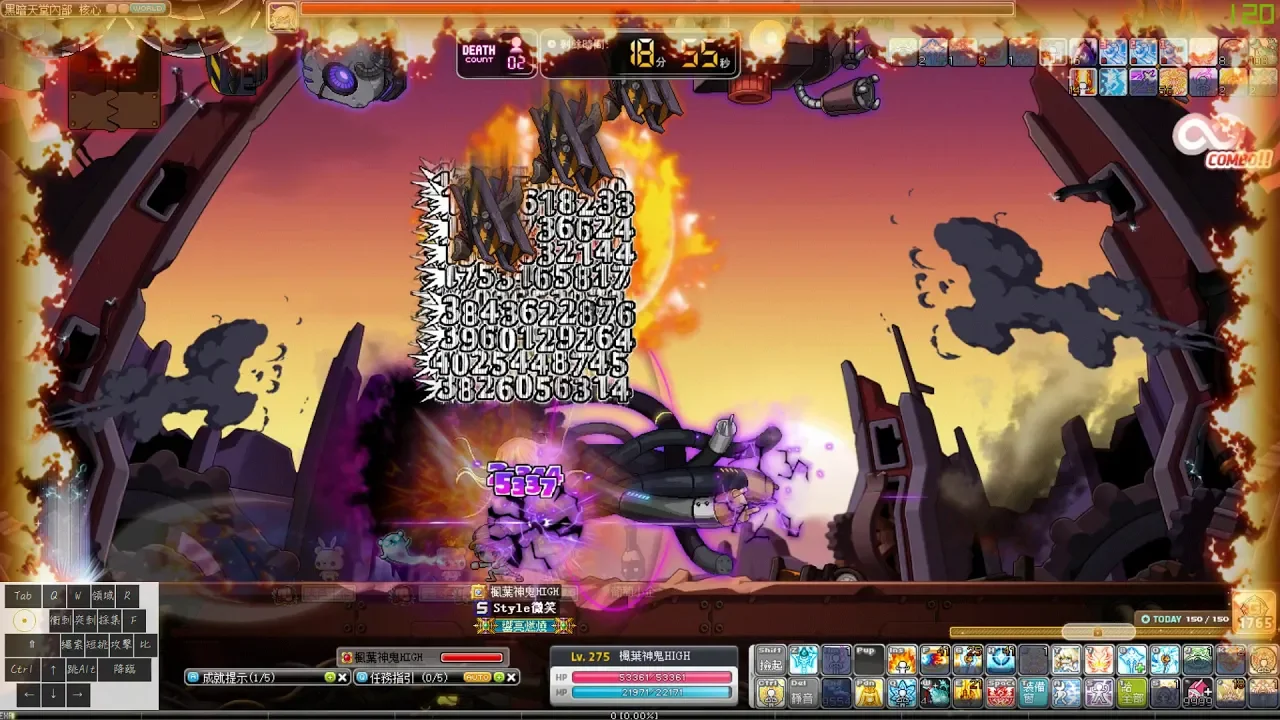Viewport: 1280px width, 720px height.
Task: Toggle the AUTO button on 任務指引
Action: click(x=476, y=677)
